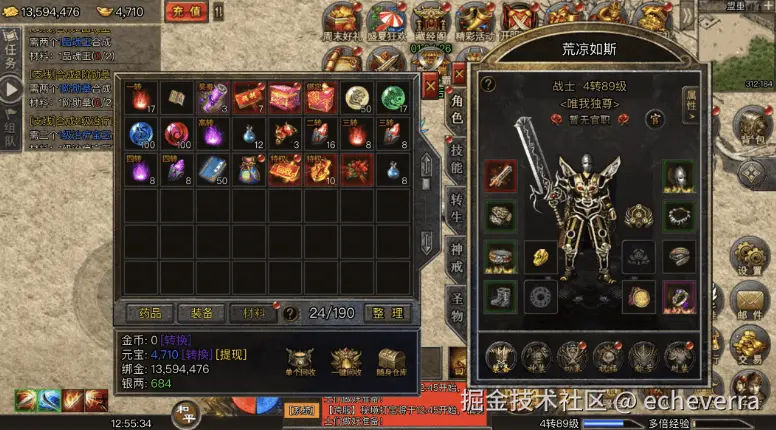Open the 属性 attributes side panel
The image size is (776, 430).
(691, 102)
